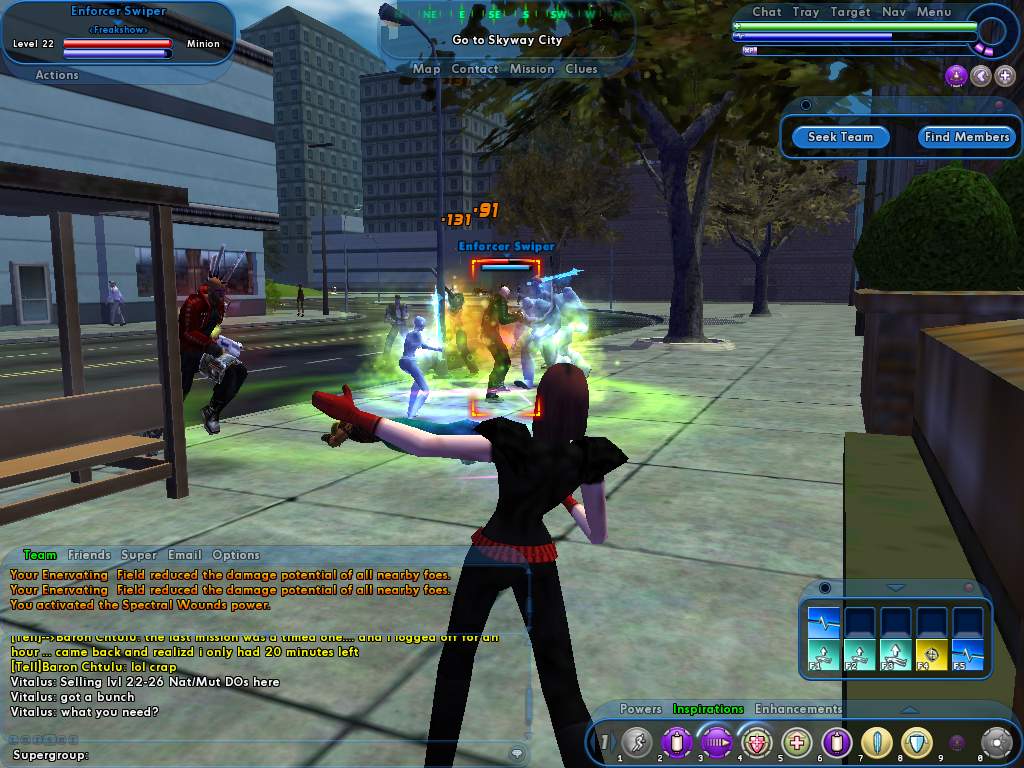The height and width of the screenshot is (768, 1024).
Task: Click the Seek Team button
Action: (x=840, y=137)
